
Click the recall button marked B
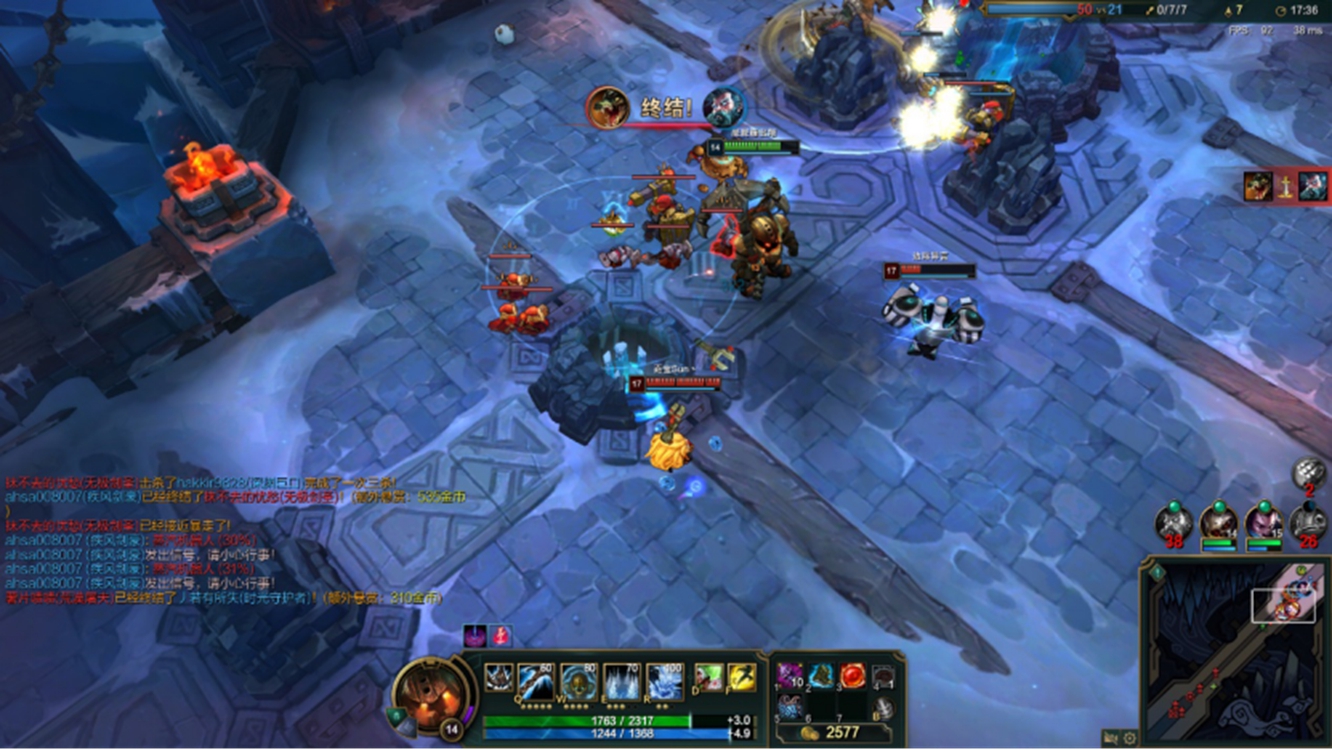(883, 706)
